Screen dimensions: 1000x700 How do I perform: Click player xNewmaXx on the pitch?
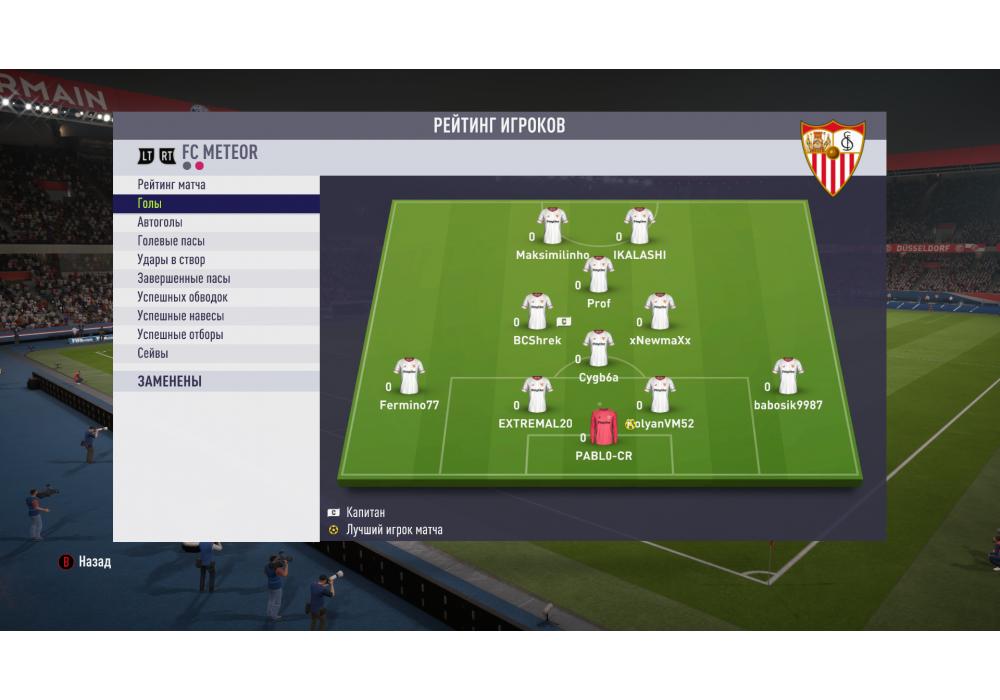pyautogui.click(x=660, y=312)
